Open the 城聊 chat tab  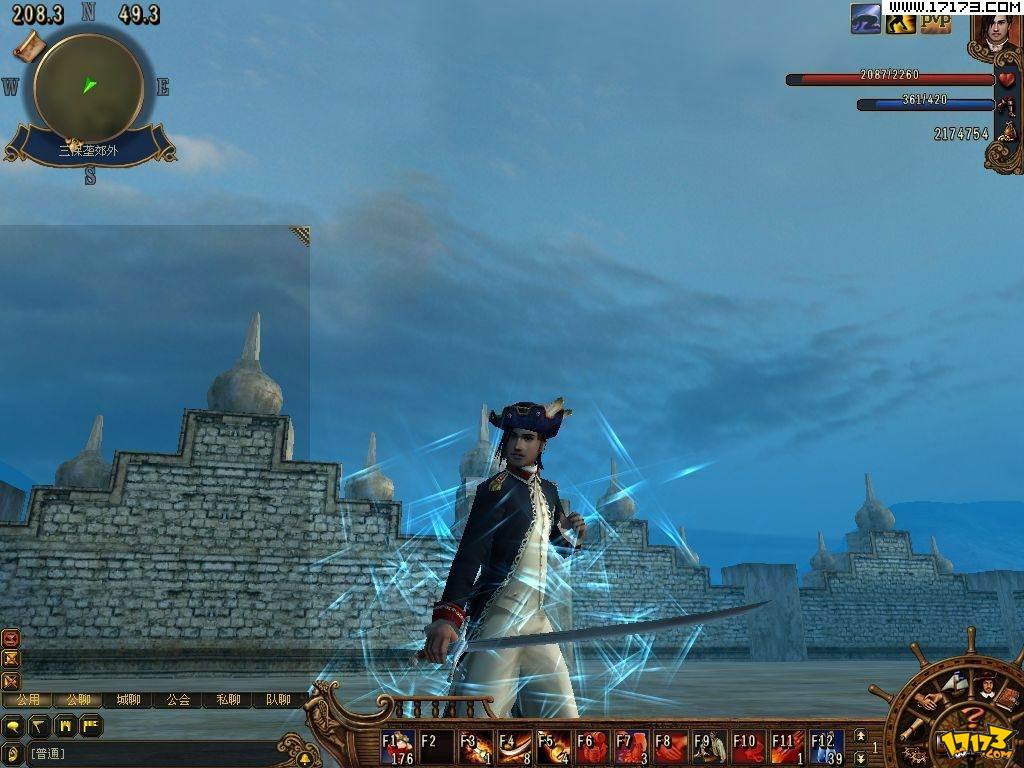pos(128,700)
